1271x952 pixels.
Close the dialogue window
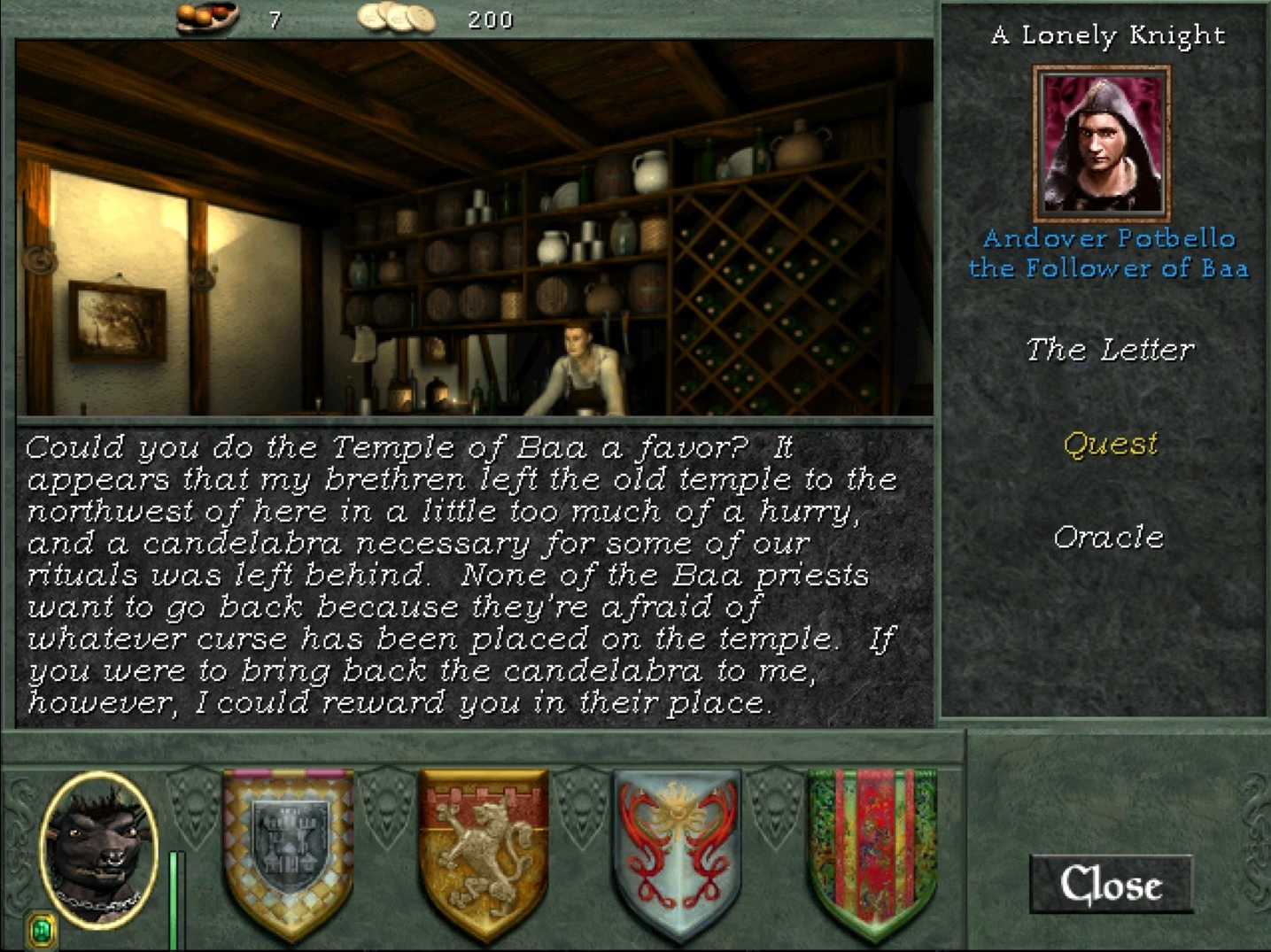click(1111, 884)
